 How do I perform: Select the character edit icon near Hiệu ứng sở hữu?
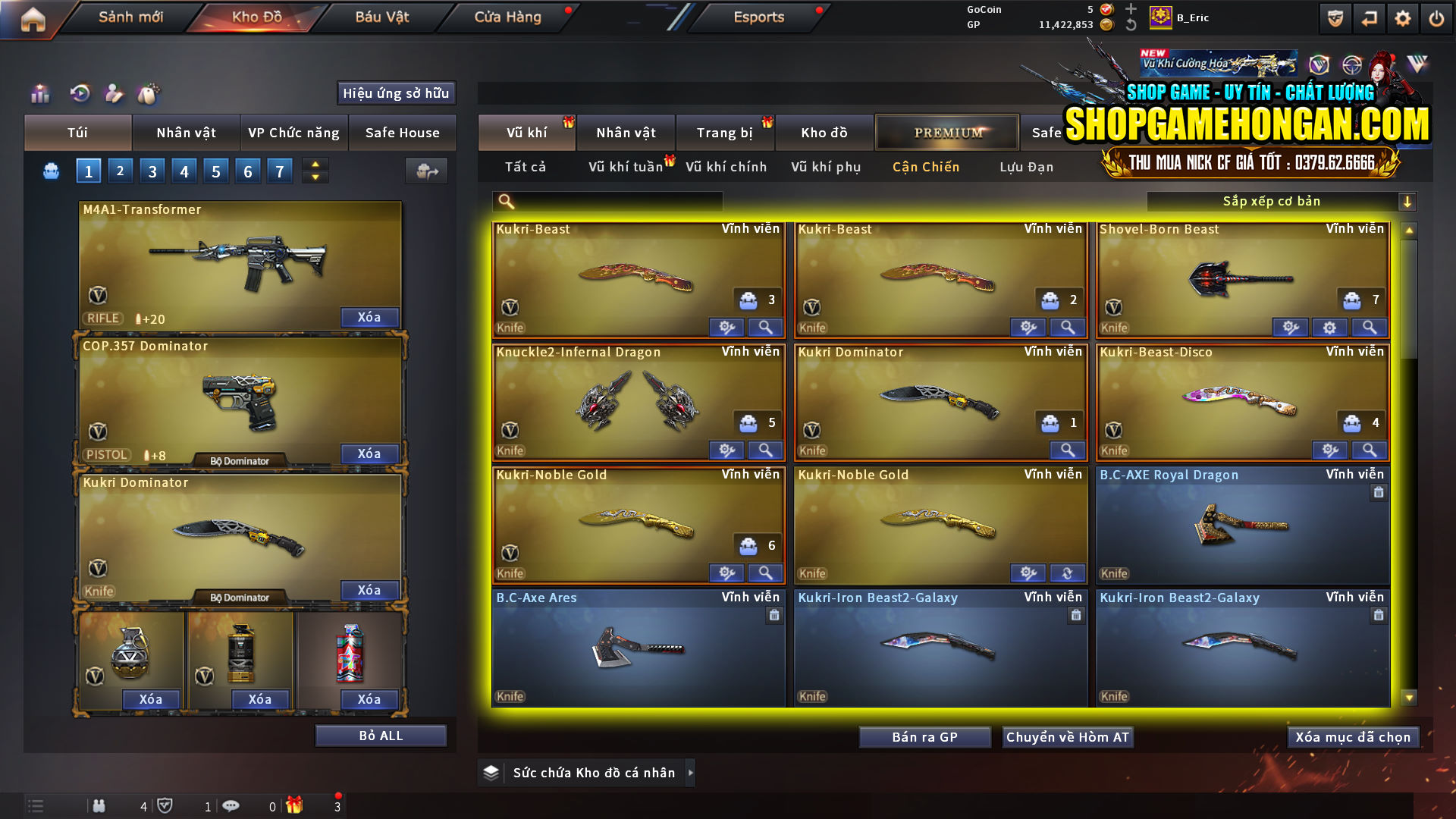[115, 94]
